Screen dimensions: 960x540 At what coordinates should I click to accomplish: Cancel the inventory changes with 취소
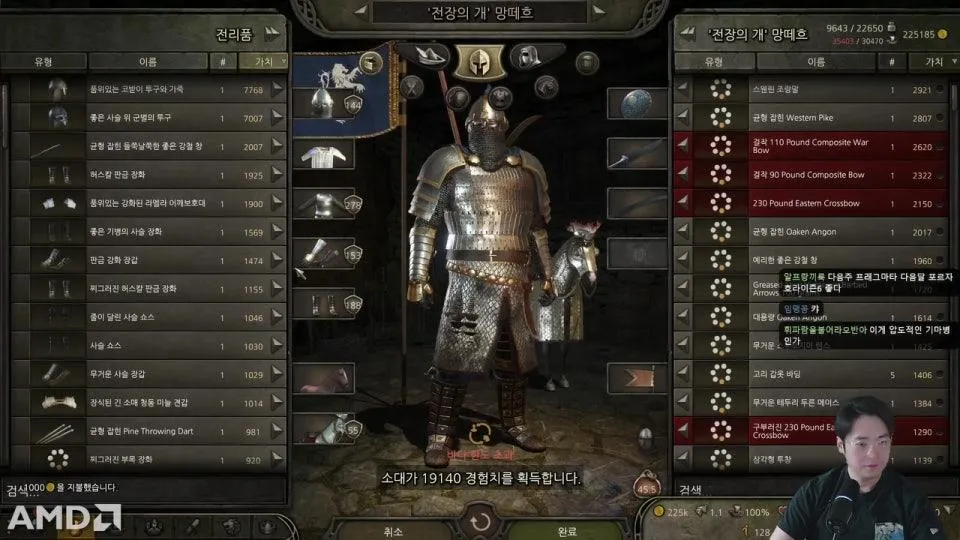393,531
